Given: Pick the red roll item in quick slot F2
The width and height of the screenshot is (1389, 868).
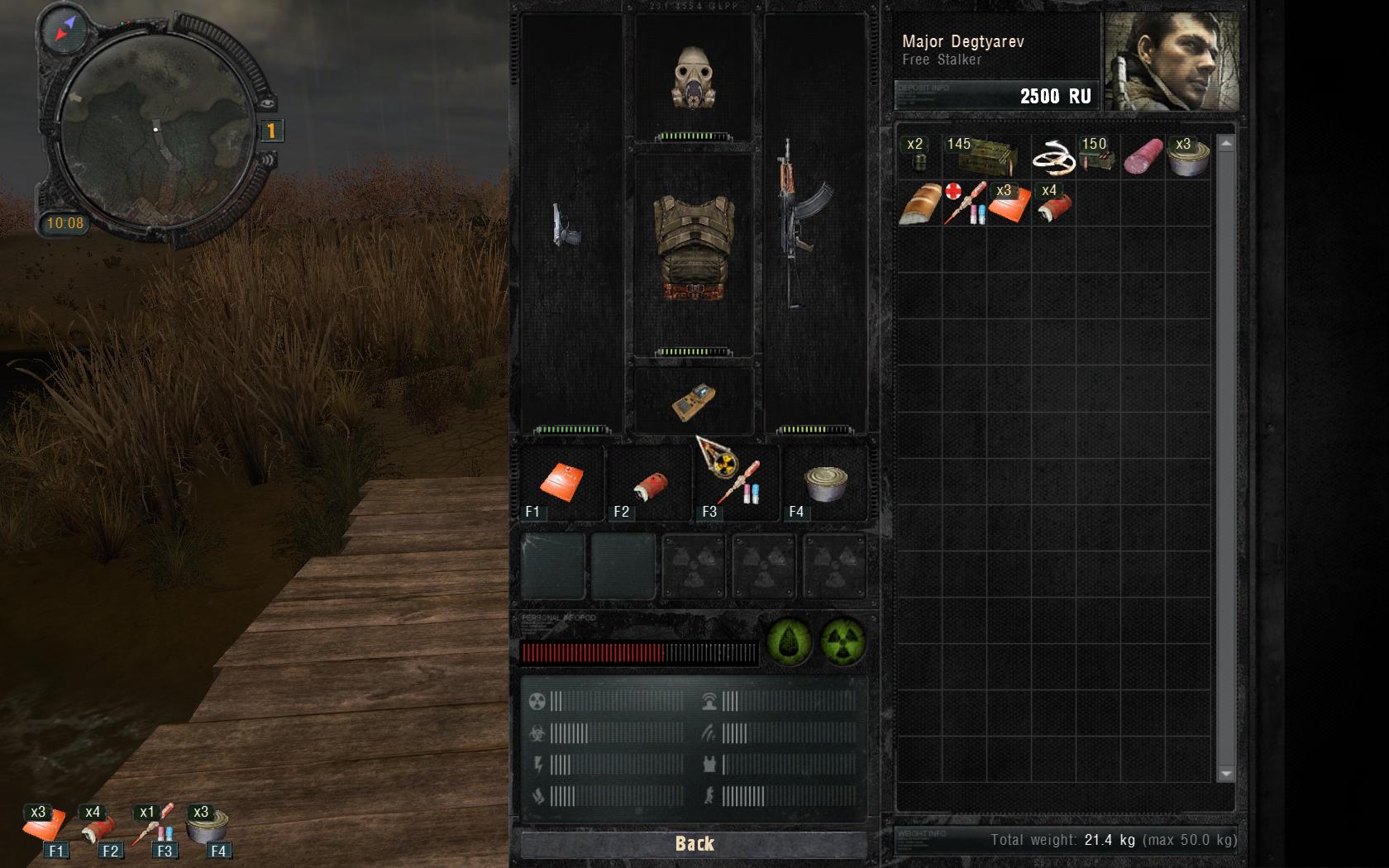Looking at the screenshot, I should (651, 485).
